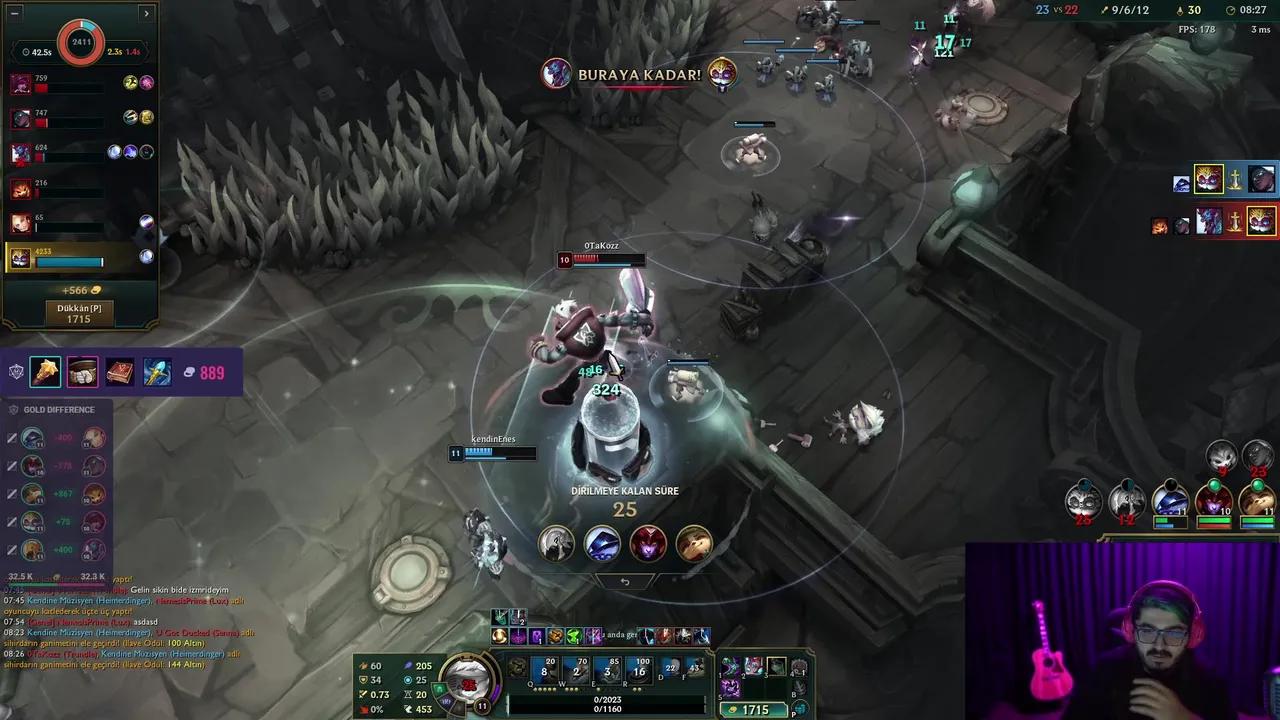Select the Q ability icon at level 8

point(545,671)
